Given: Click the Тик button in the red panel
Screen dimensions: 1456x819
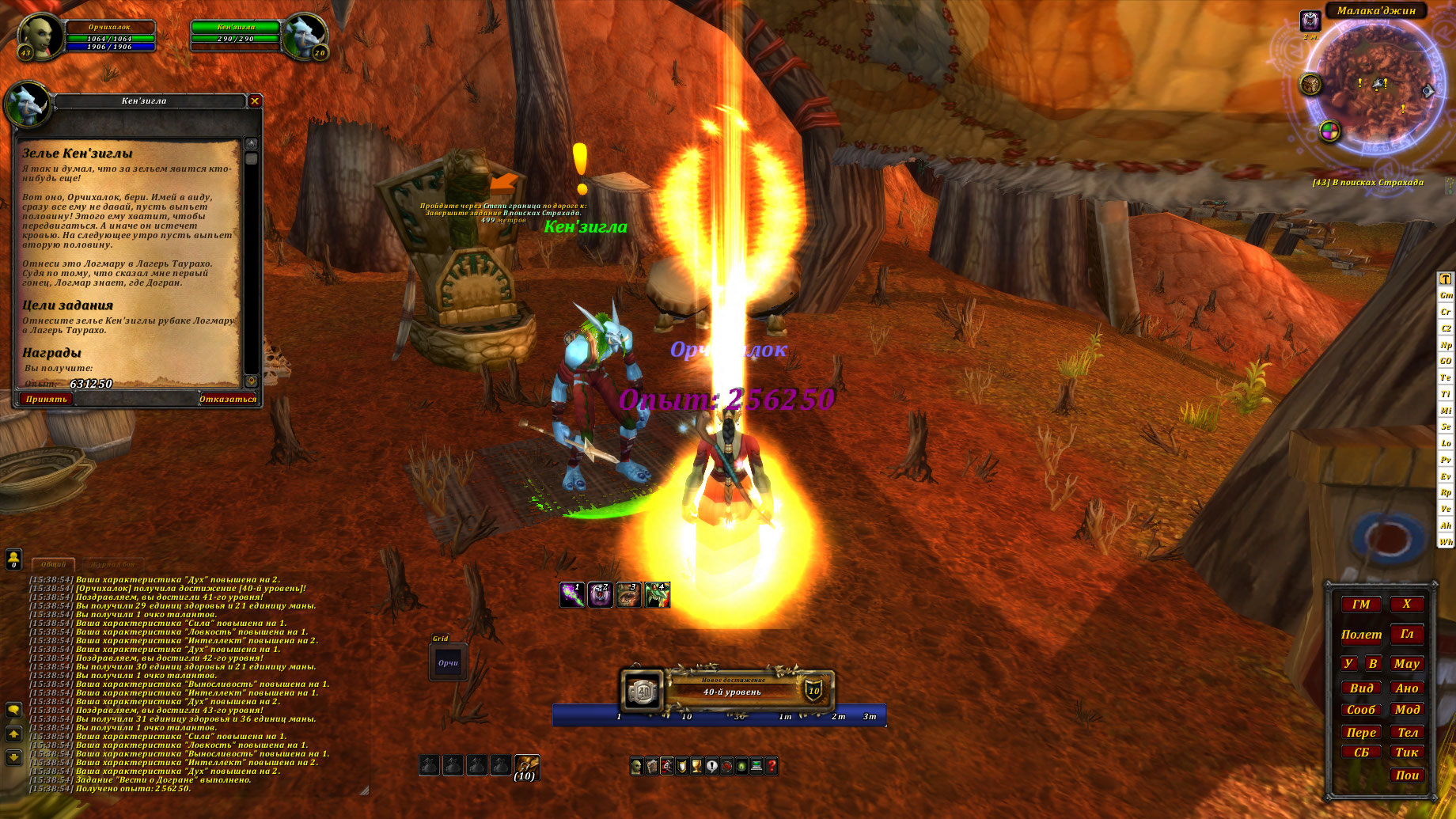Looking at the screenshot, I should coord(1407,753).
